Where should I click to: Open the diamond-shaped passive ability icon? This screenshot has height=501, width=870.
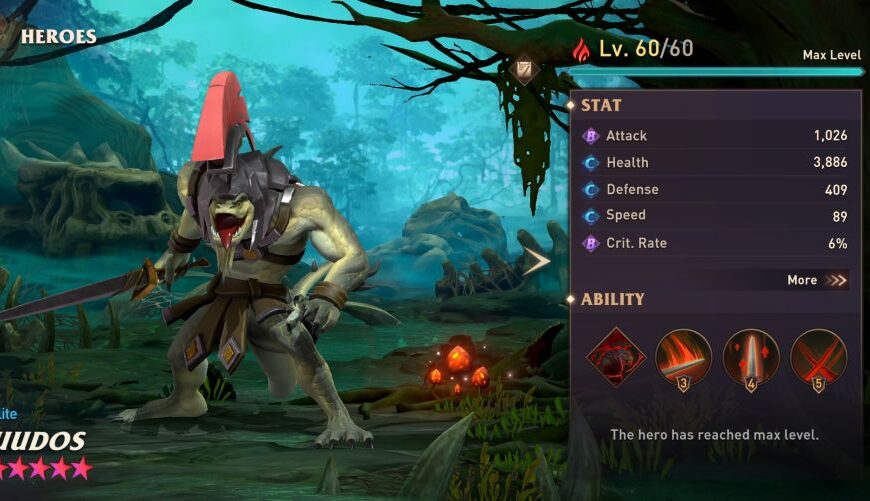coord(615,357)
